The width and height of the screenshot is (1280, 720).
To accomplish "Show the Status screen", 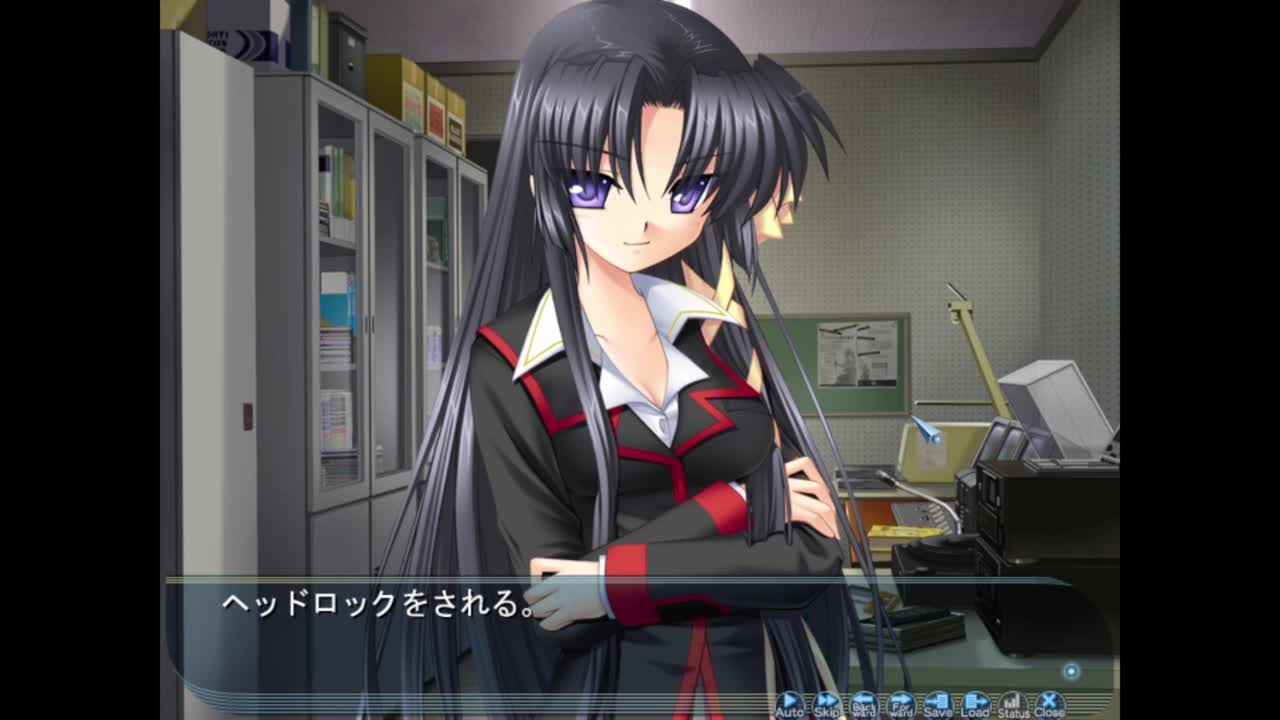I will pos(1012,705).
